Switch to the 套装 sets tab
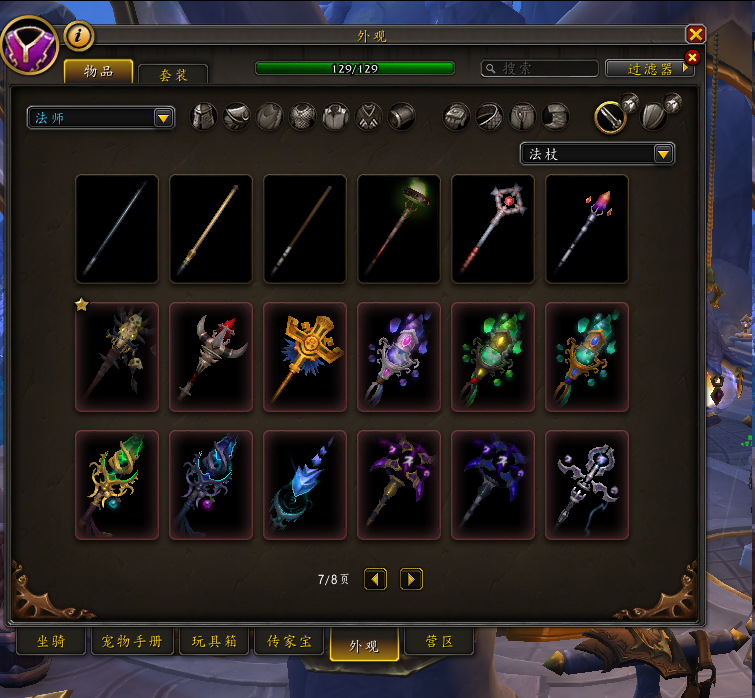 pyautogui.click(x=172, y=75)
